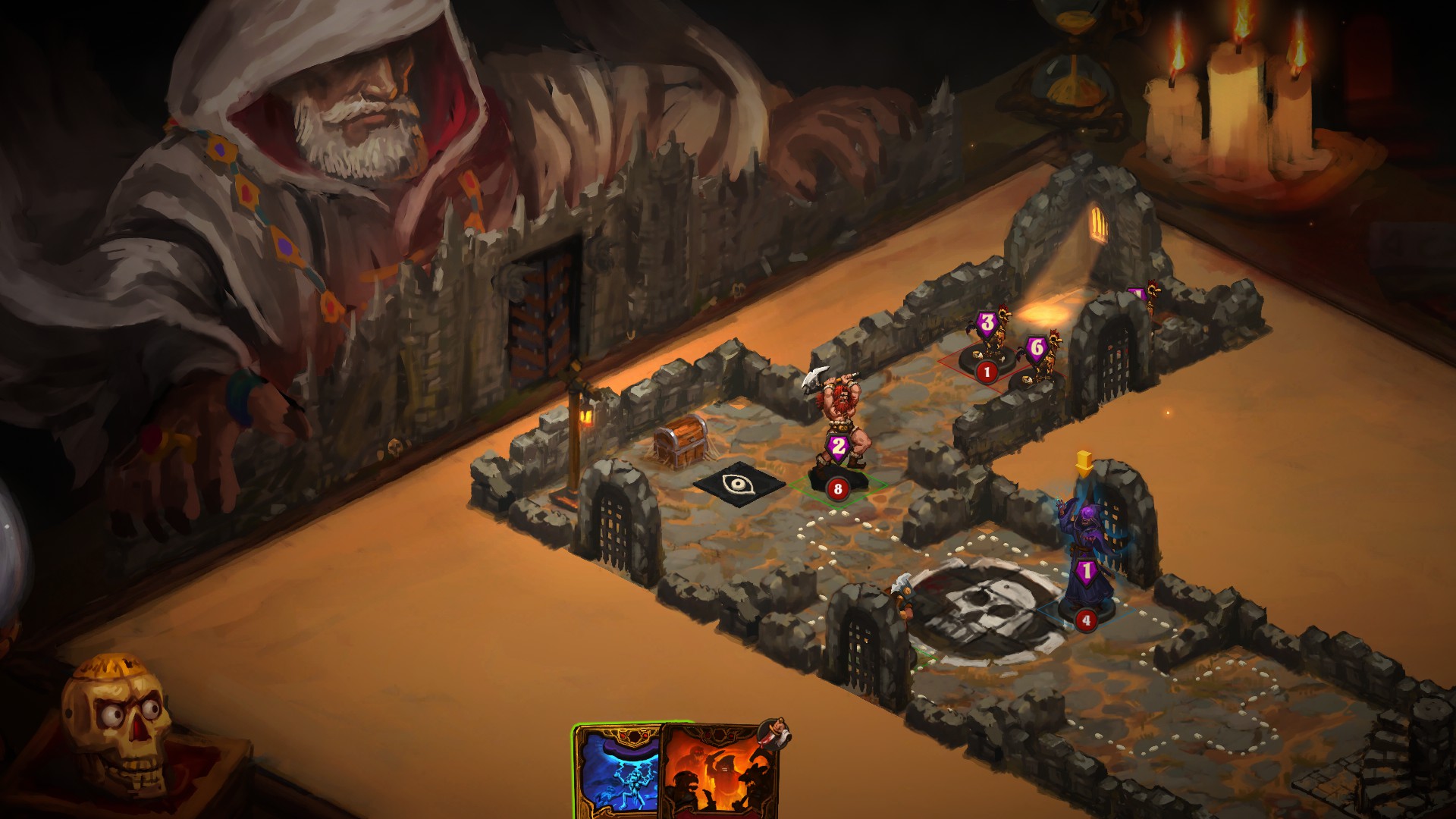The height and width of the screenshot is (819, 1456).
Task: Click the black eye tile on the board
Action: pyautogui.click(x=738, y=482)
